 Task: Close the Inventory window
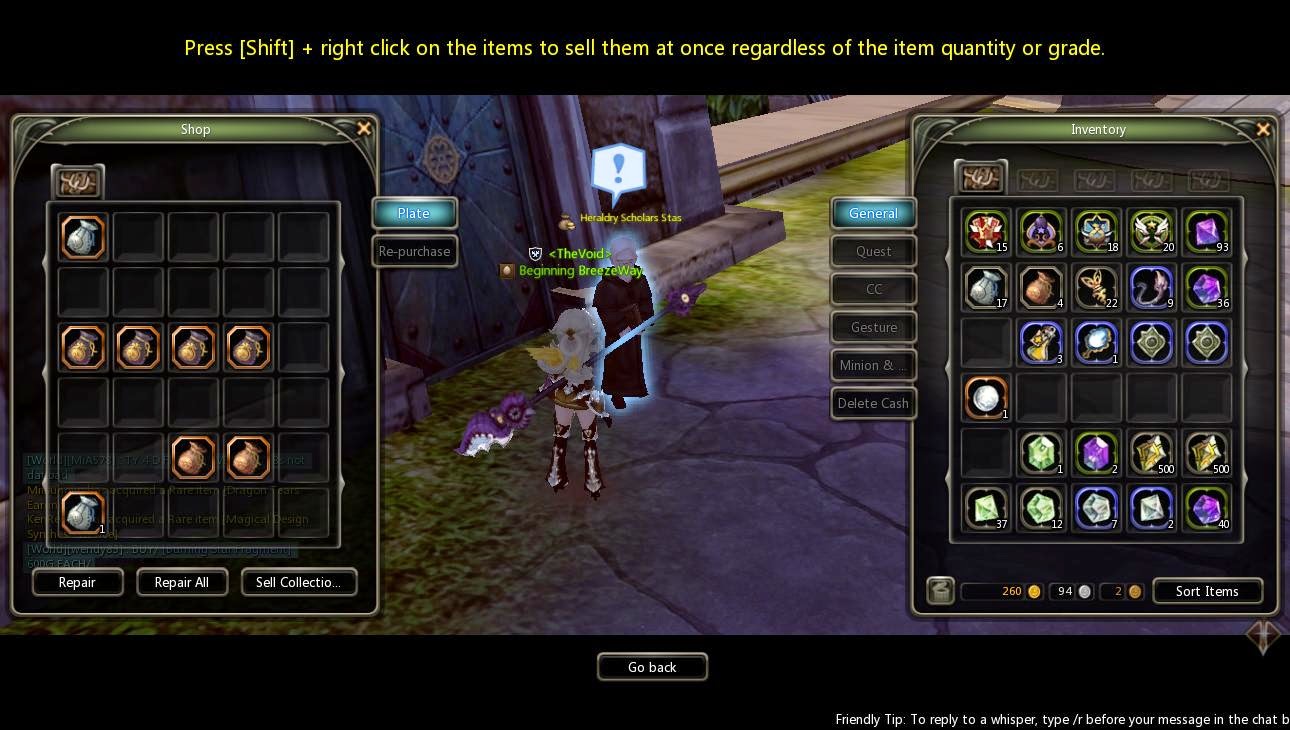click(1263, 129)
